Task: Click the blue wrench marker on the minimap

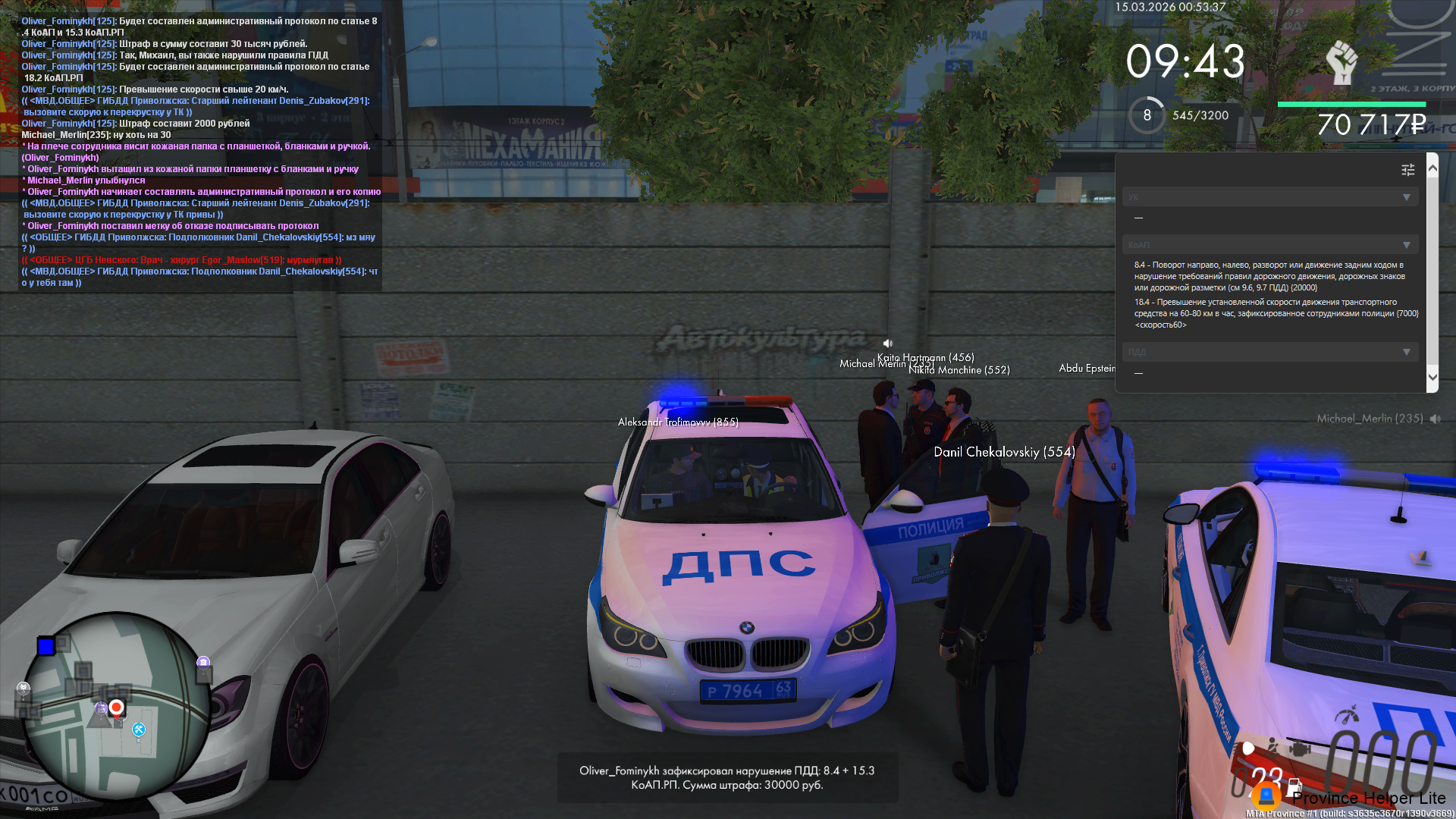Action: point(139,730)
